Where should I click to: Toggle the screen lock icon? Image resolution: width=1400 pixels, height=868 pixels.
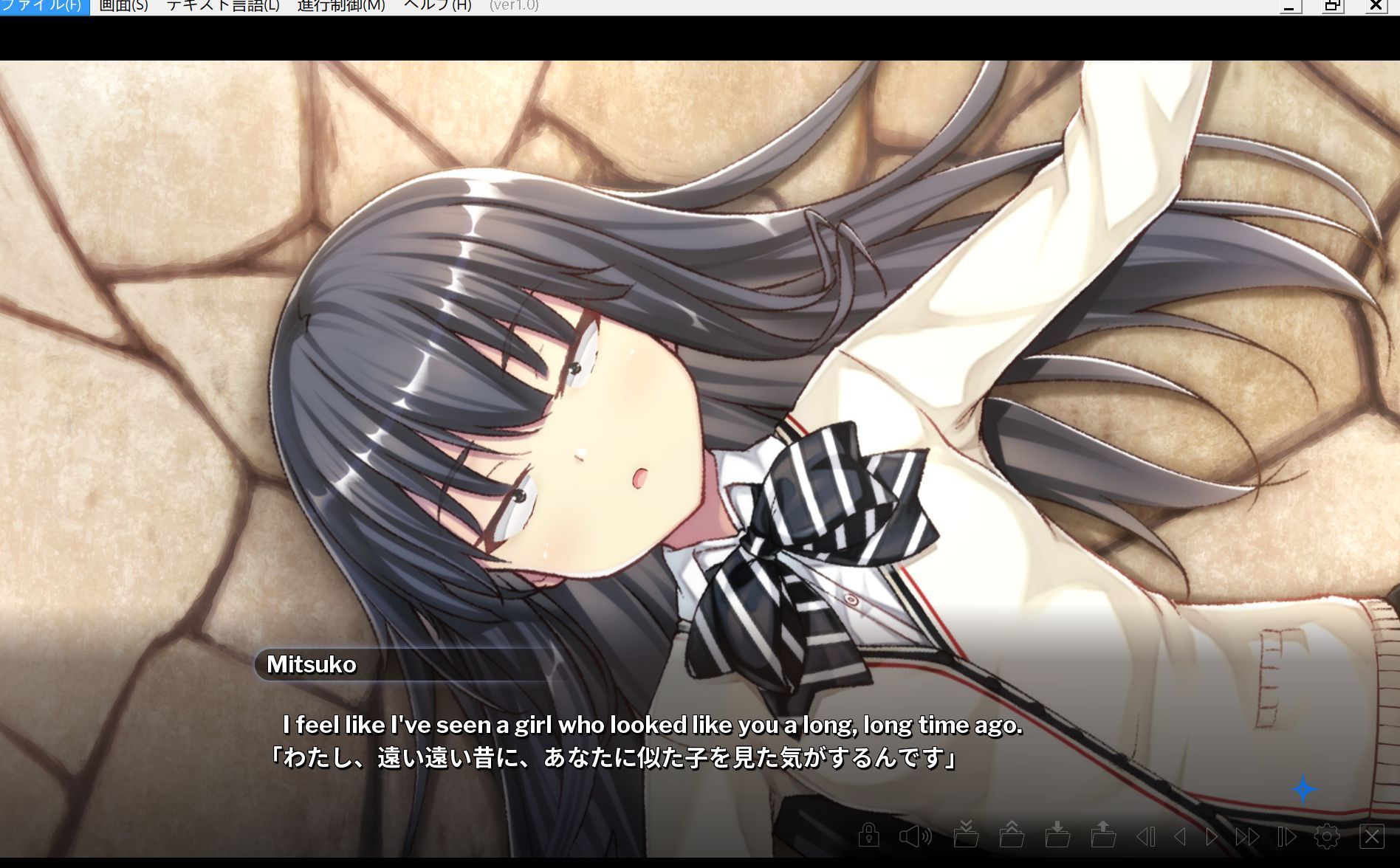pyautogui.click(x=869, y=836)
